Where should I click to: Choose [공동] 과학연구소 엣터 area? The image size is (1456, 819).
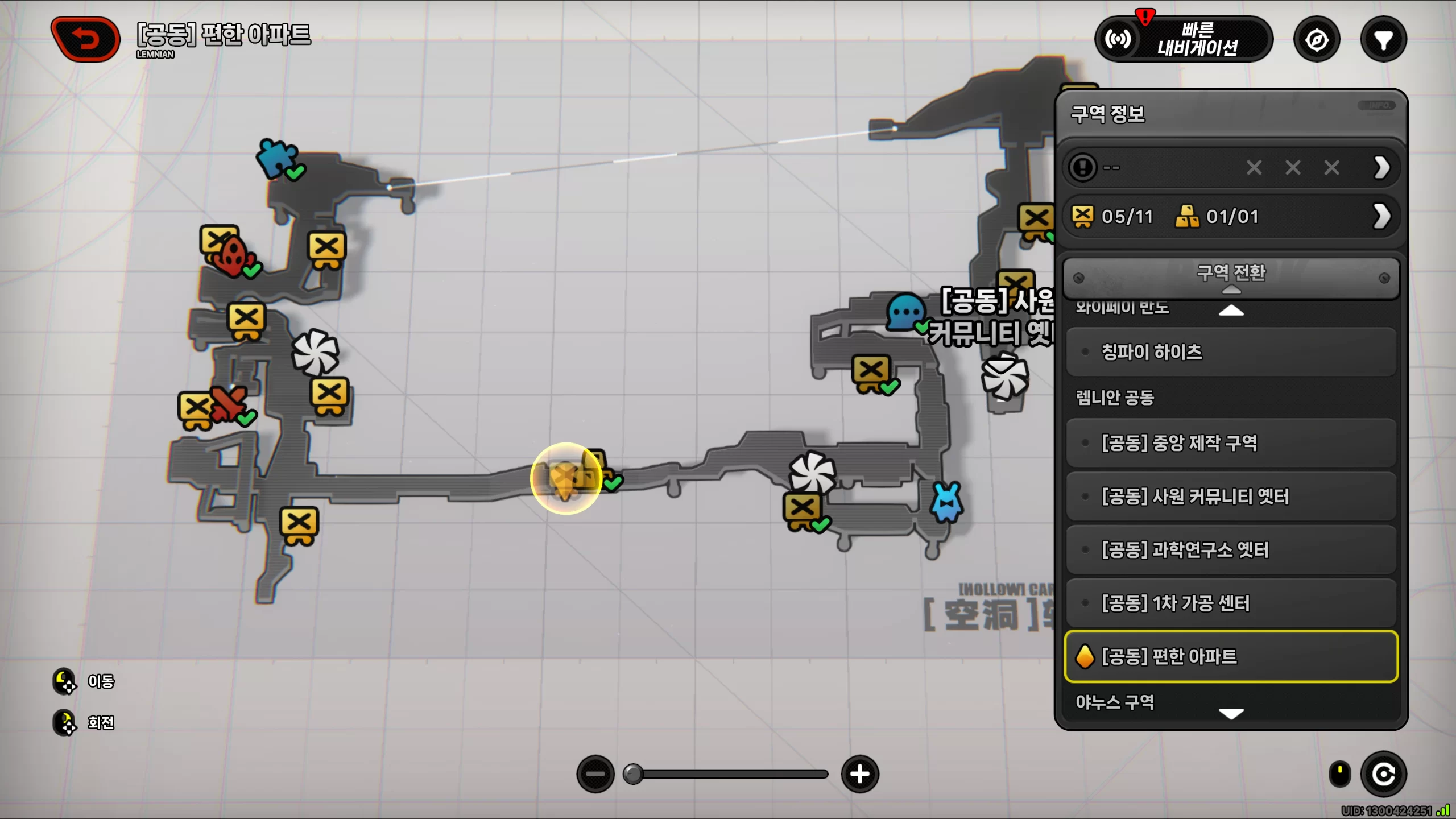point(1231,550)
